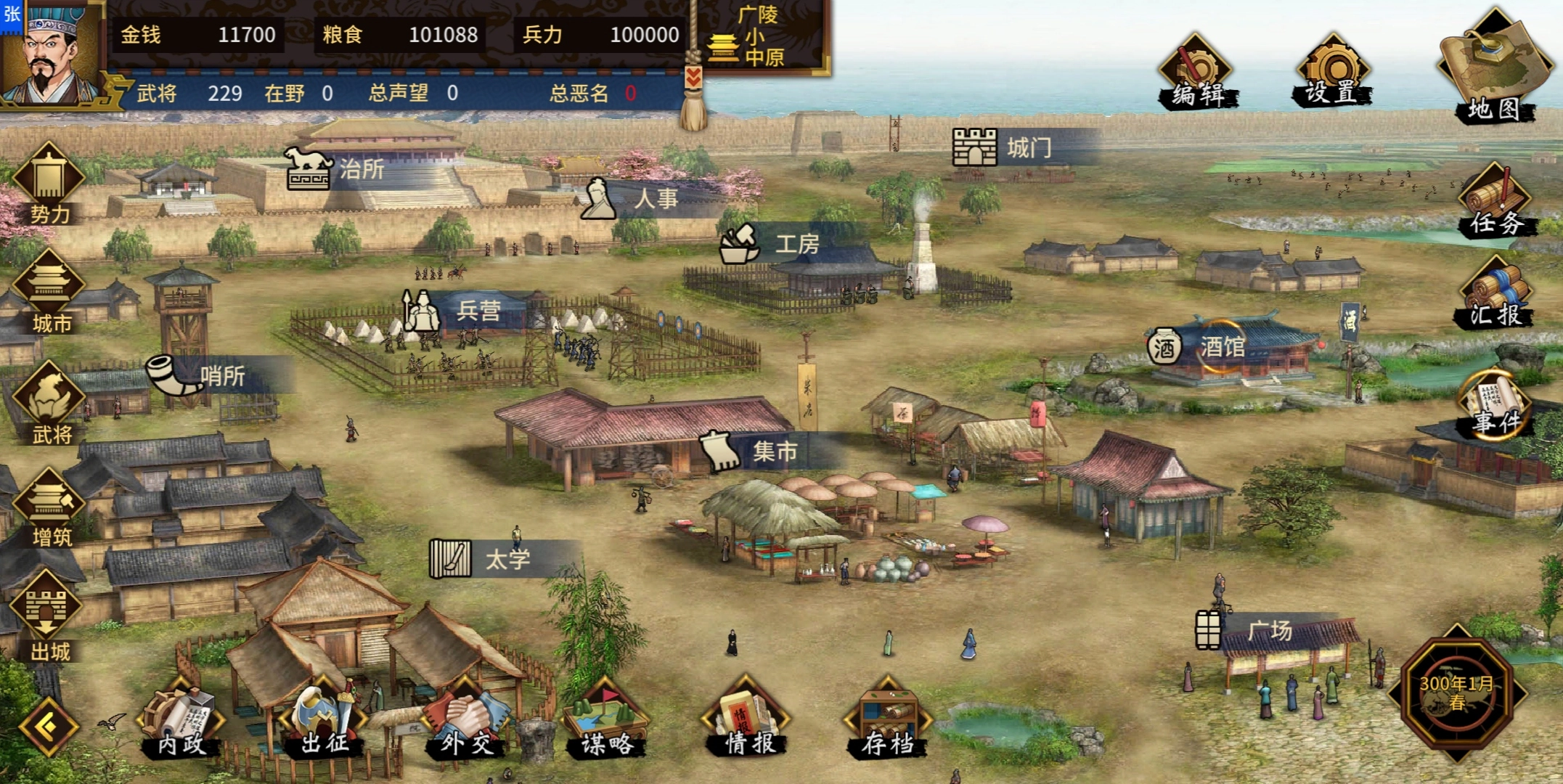1563x784 pixels.
Task: Open the 设置 settings menu
Action: [1331, 74]
